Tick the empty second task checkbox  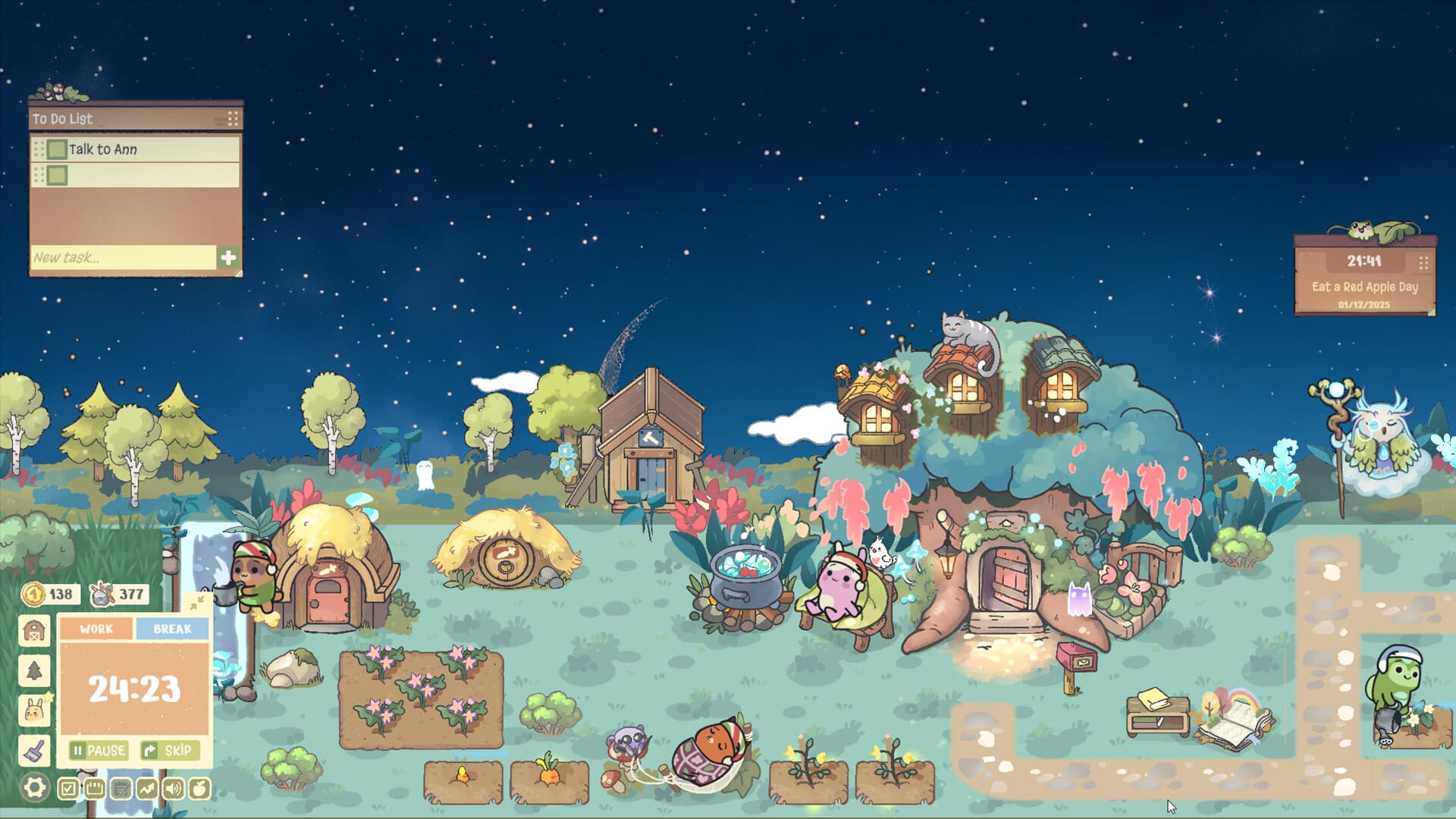pos(57,175)
